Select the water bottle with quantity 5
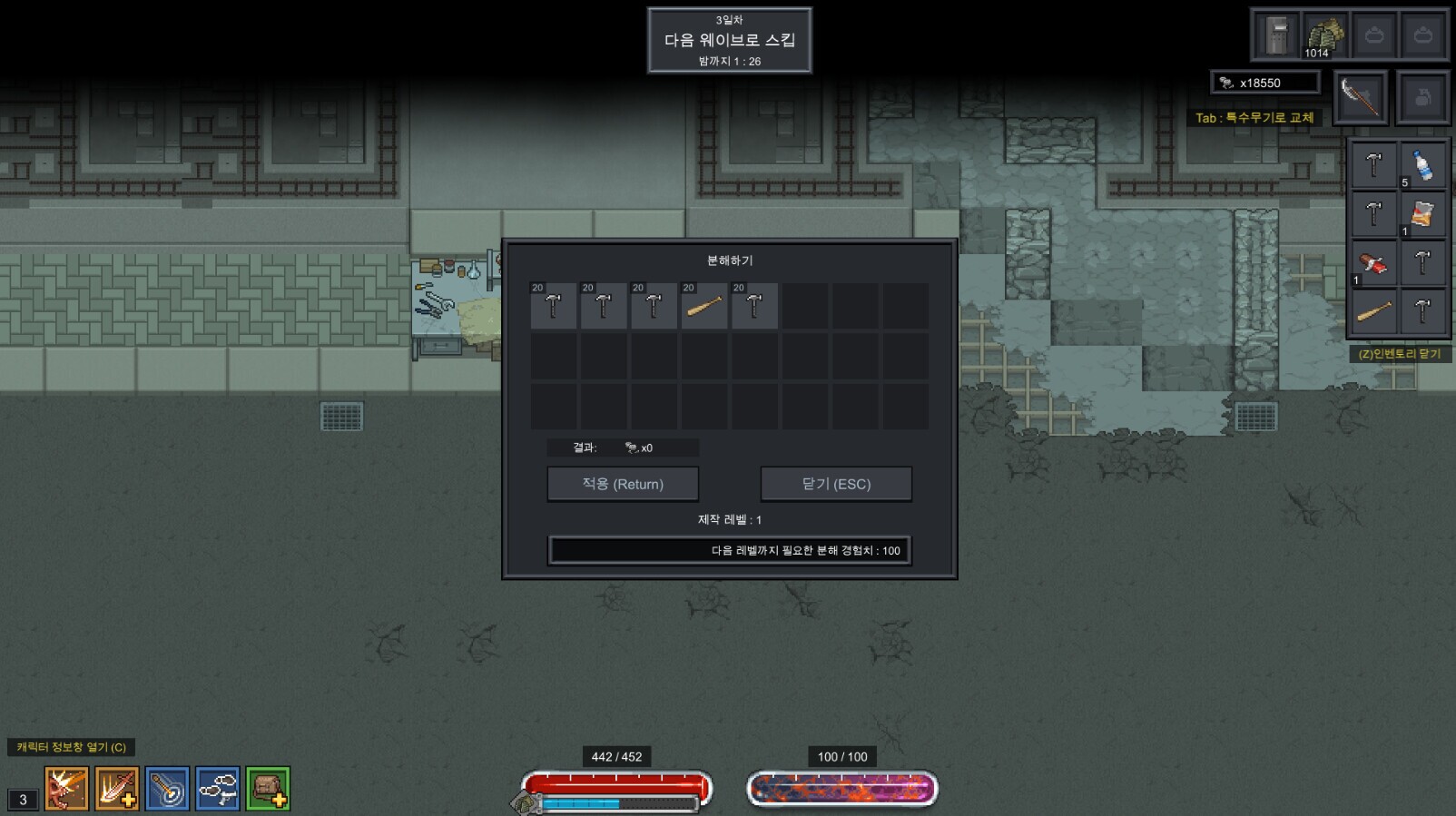This screenshot has height=816, width=1456. (1422, 165)
